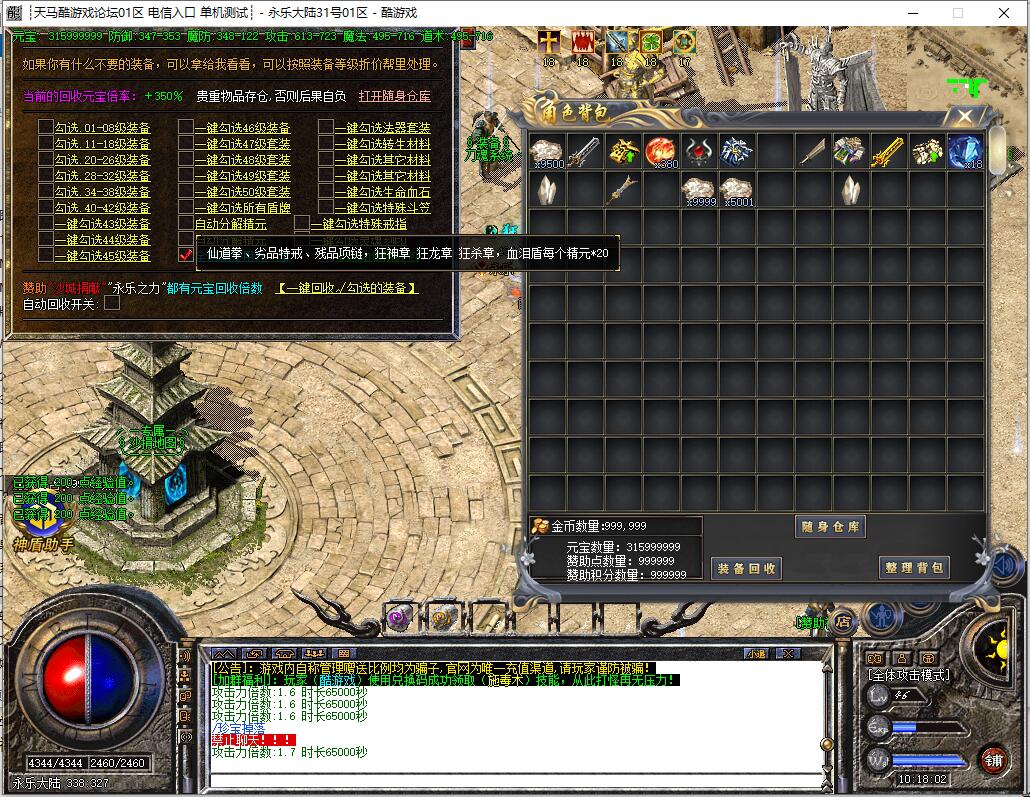Open the 打开随身仓库 link
Image resolution: width=1030 pixels, height=797 pixels.
pyautogui.click(x=395, y=96)
